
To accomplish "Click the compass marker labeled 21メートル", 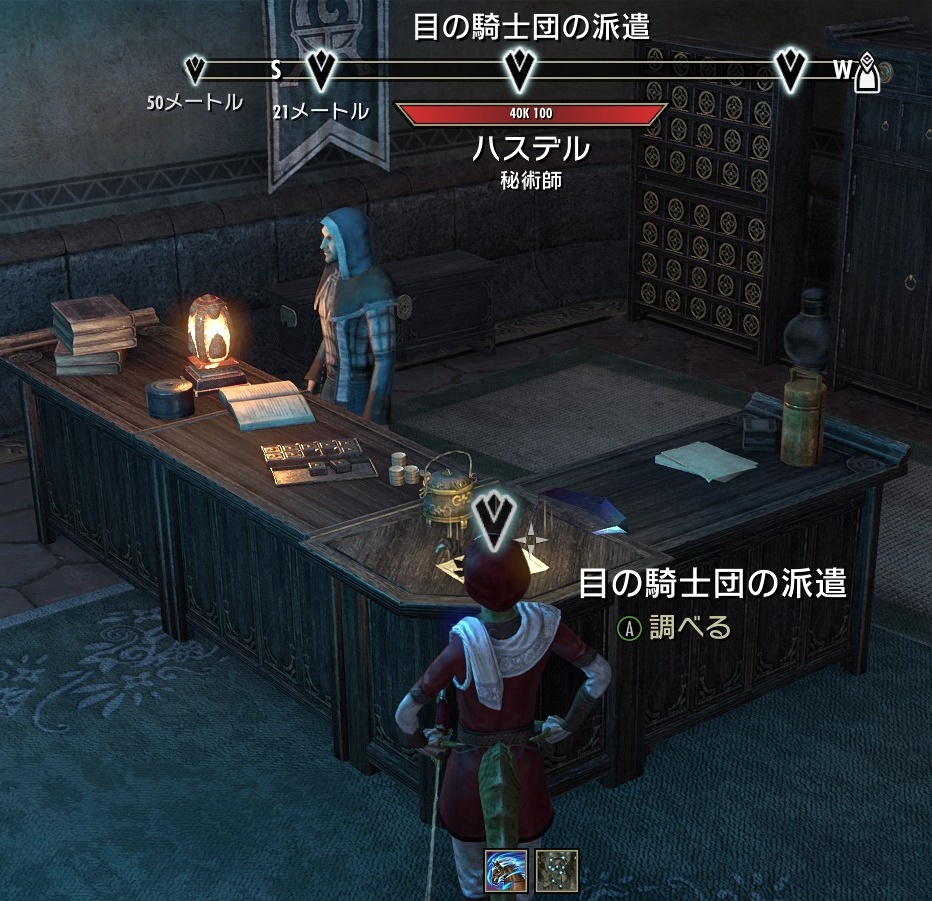I will click(x=322, y=70).
